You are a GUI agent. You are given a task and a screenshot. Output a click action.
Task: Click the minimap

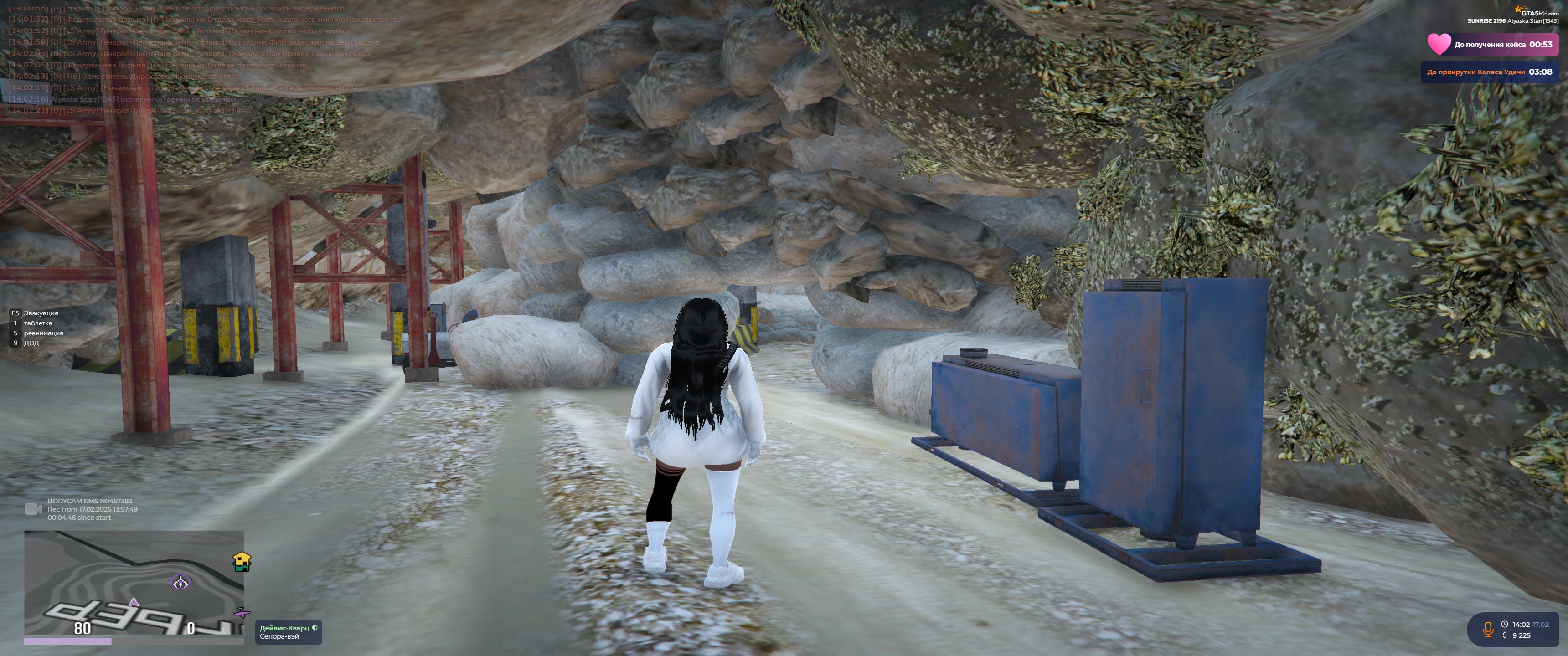(134, 582)
